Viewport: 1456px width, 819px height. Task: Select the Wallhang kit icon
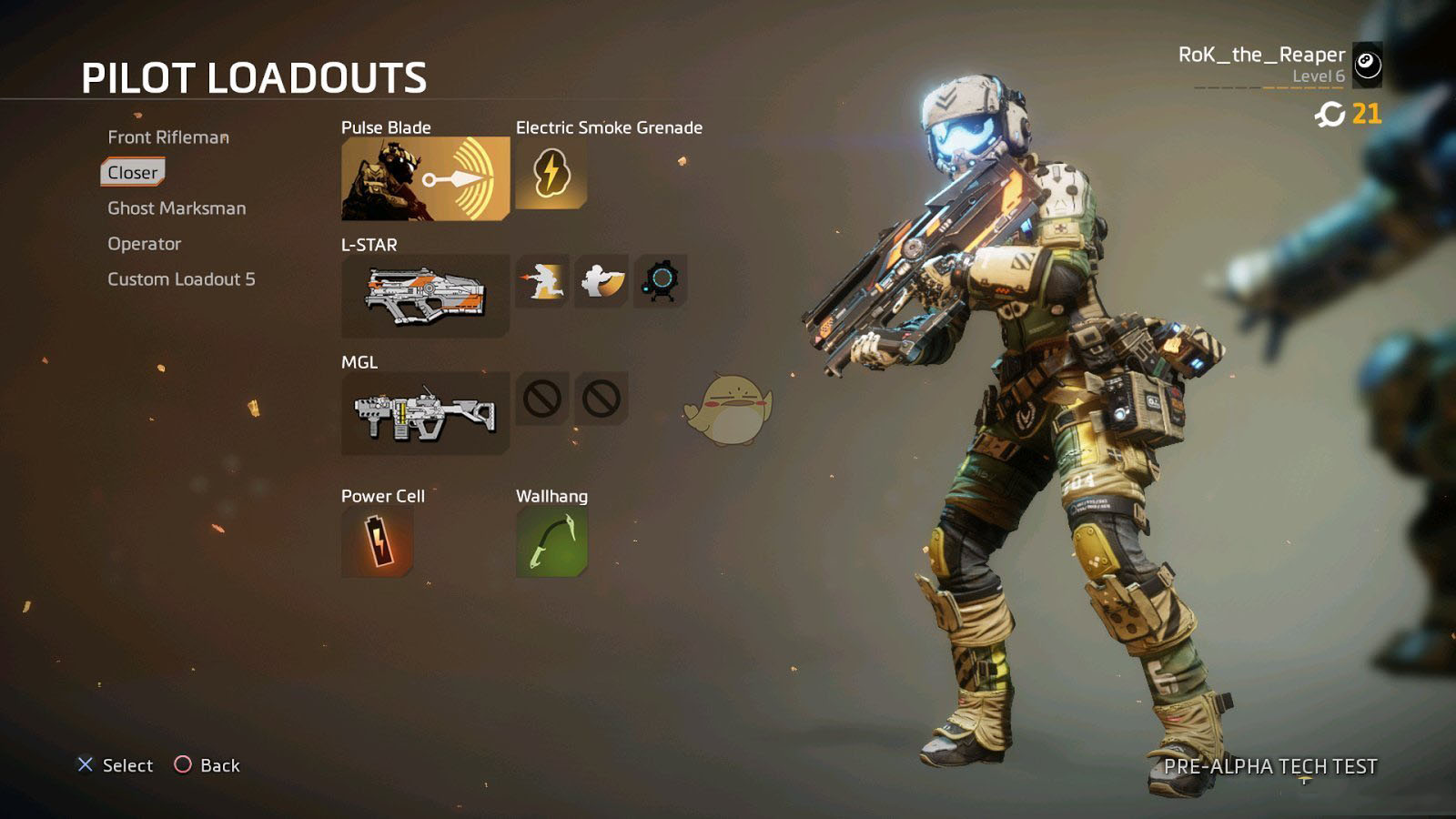(551, 542)
